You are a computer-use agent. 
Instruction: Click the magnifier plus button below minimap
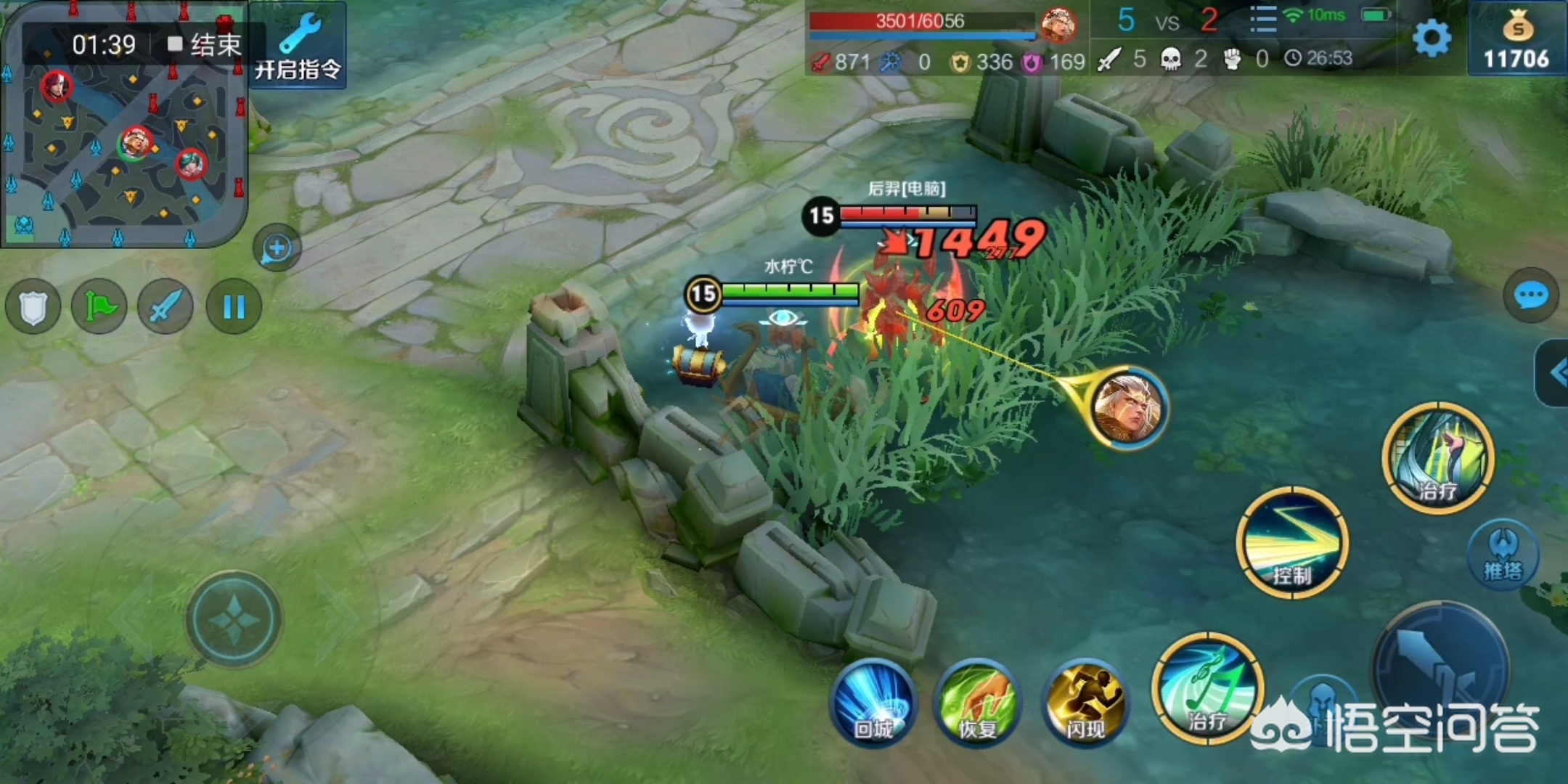point(277,249)
